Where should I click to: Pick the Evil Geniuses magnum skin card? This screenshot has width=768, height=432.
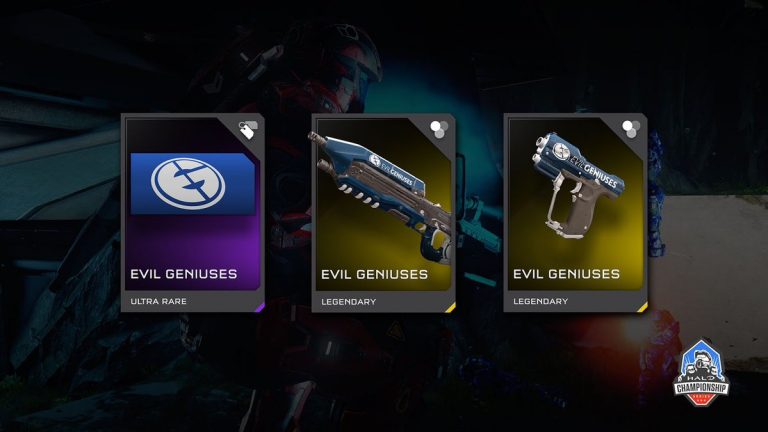(x=575, y=212)
